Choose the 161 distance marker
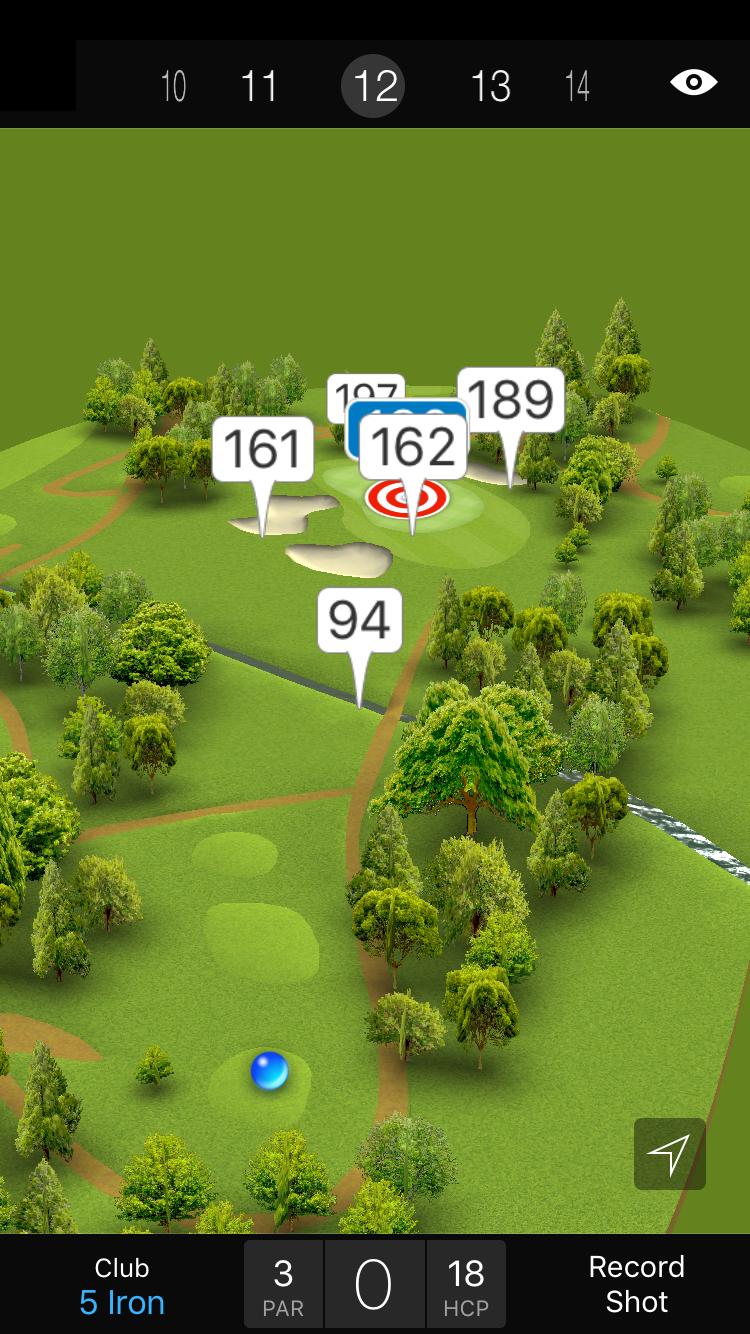The height and width of the screenshot is (1334, 750). (263, 449)
